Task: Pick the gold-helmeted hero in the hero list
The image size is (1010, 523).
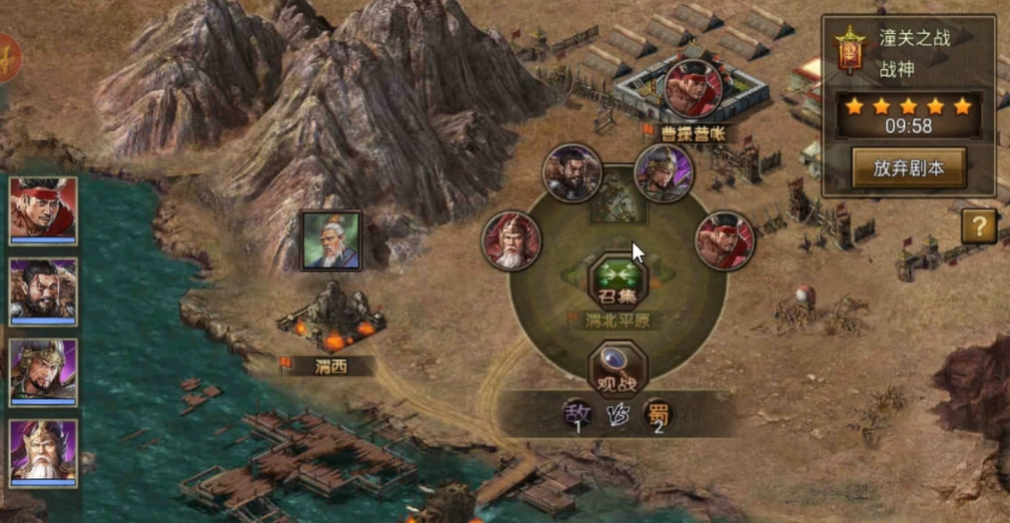Action: point(43,371)
